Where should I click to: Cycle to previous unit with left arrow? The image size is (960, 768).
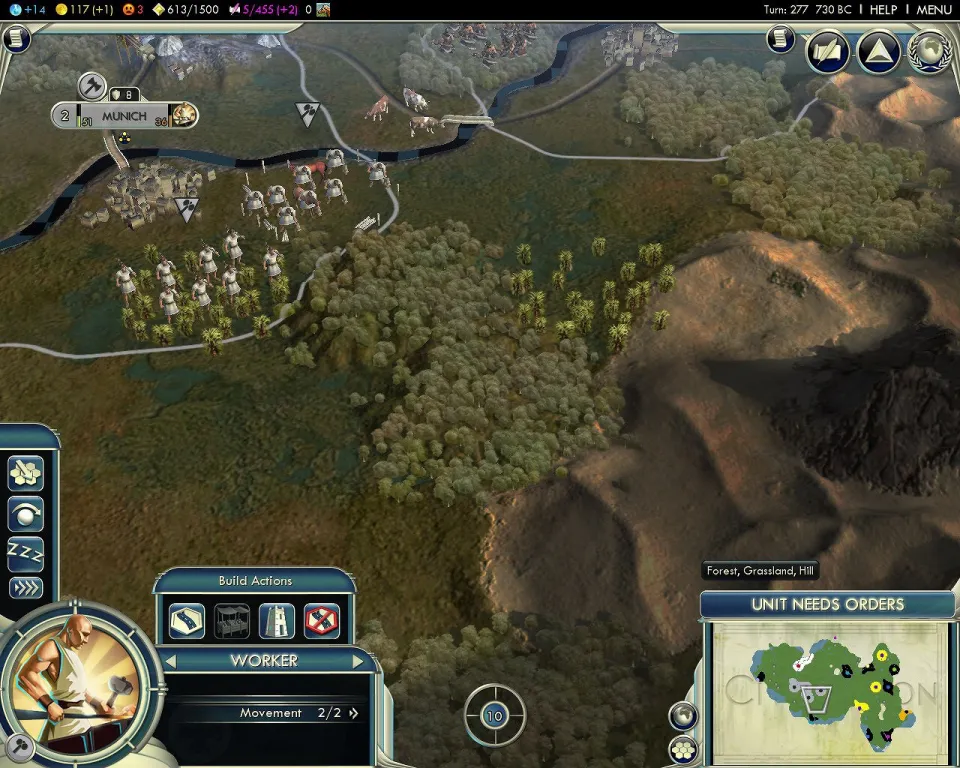(x=170, y=661)
